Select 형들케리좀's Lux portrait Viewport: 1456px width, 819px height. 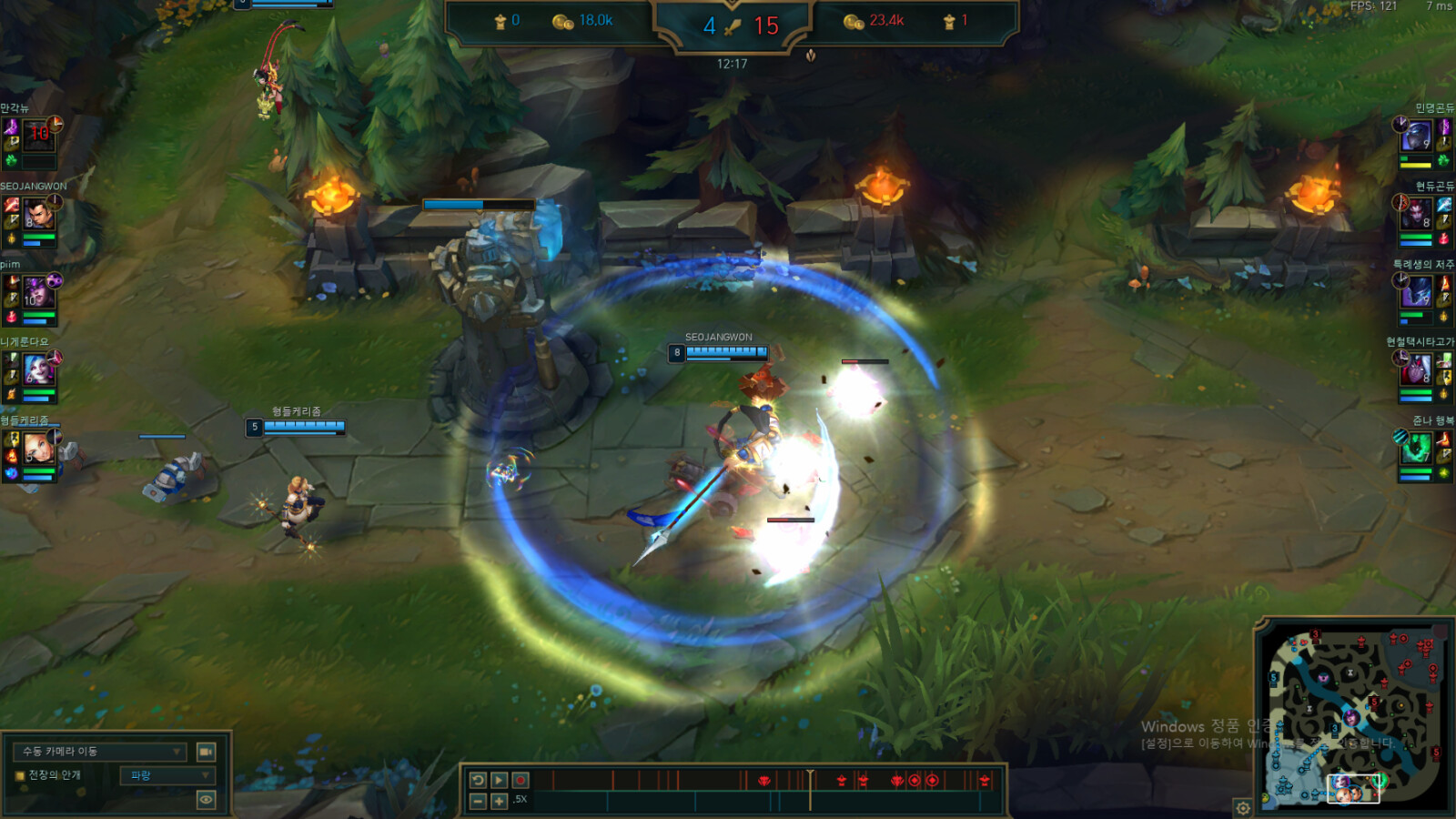point(38,448)
